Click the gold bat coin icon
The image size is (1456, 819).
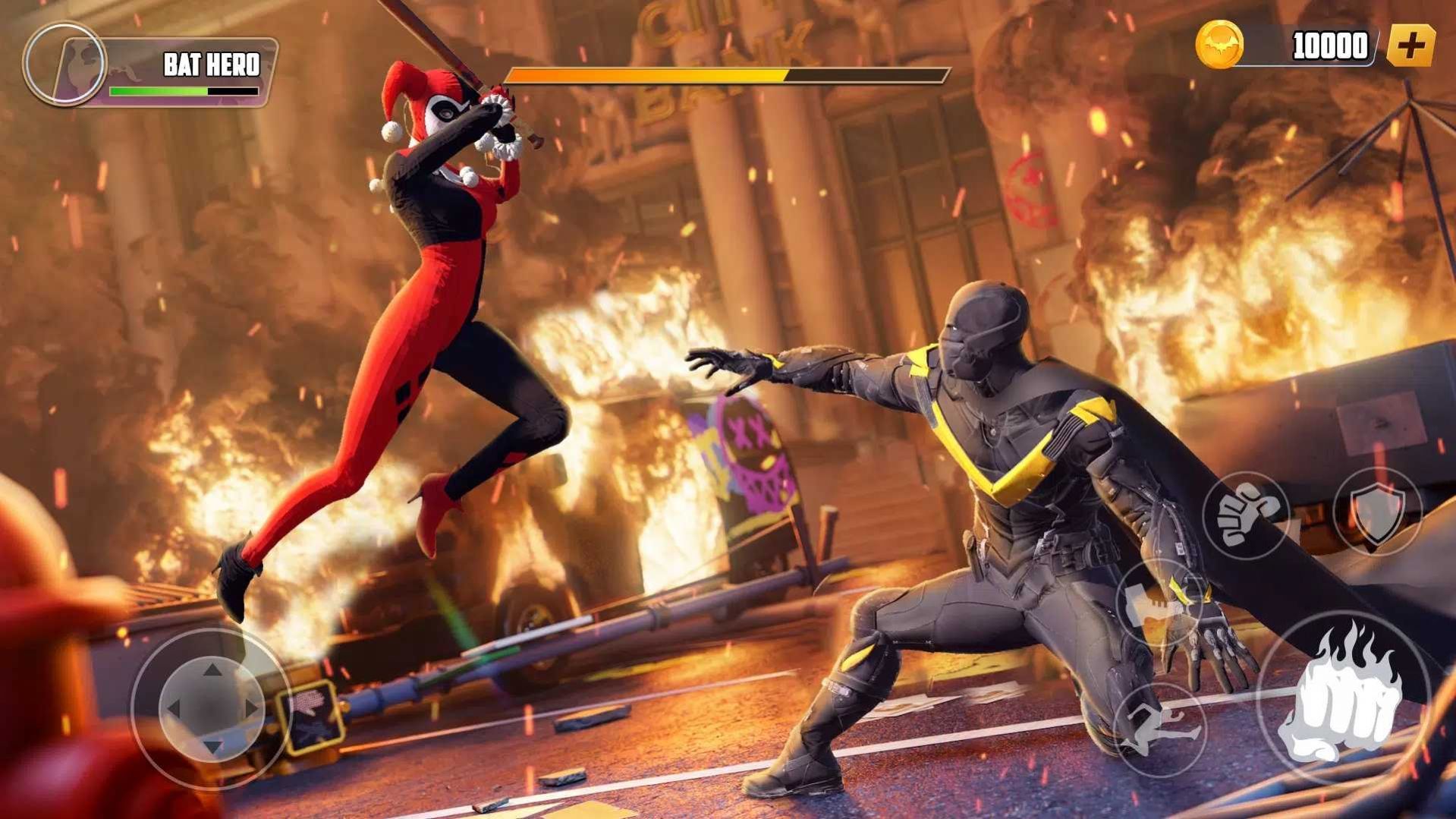click(1219, 46)
